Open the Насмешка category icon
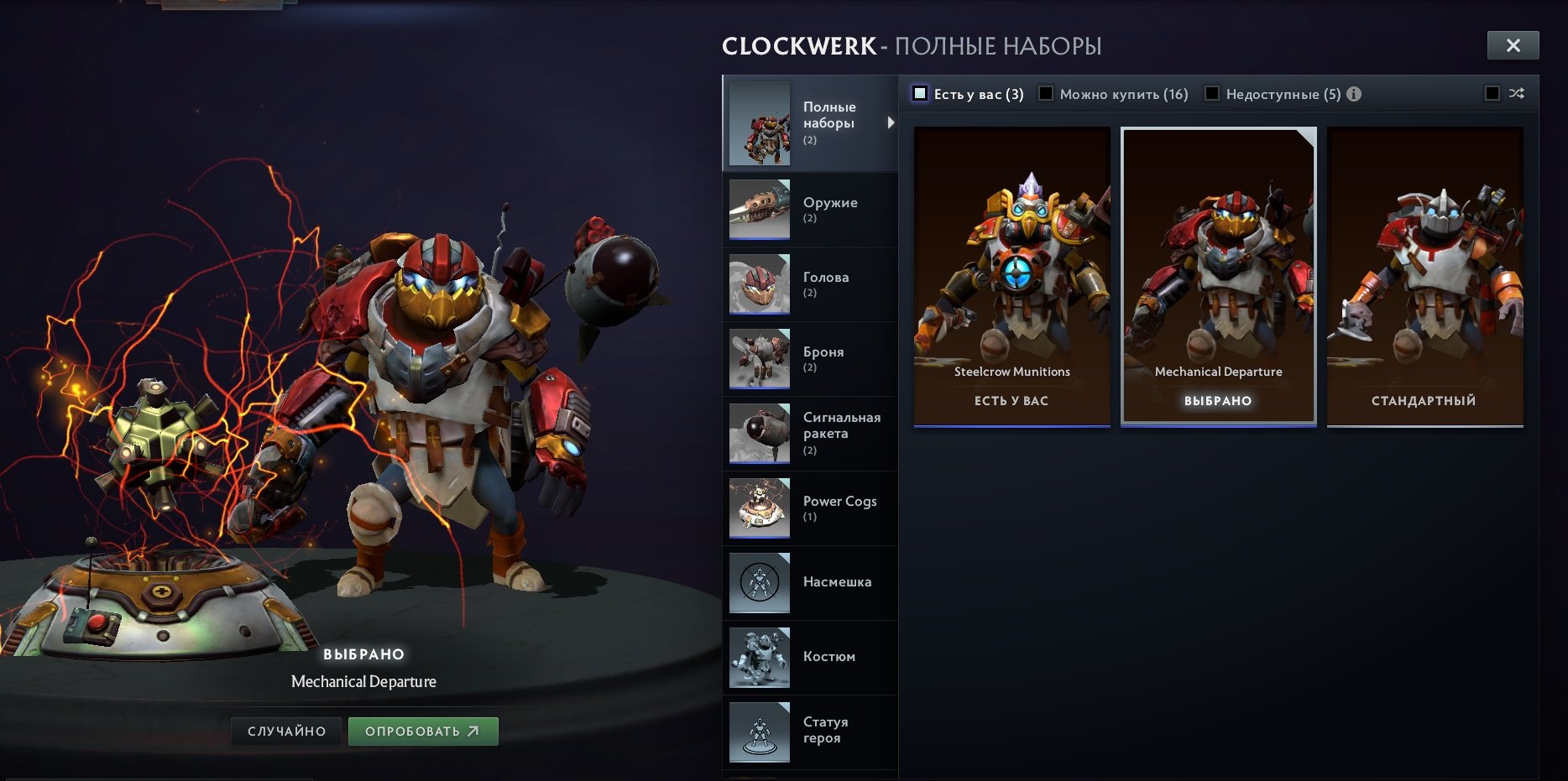The height and width of the screenshot is (781, 1568). coord(758,583)
